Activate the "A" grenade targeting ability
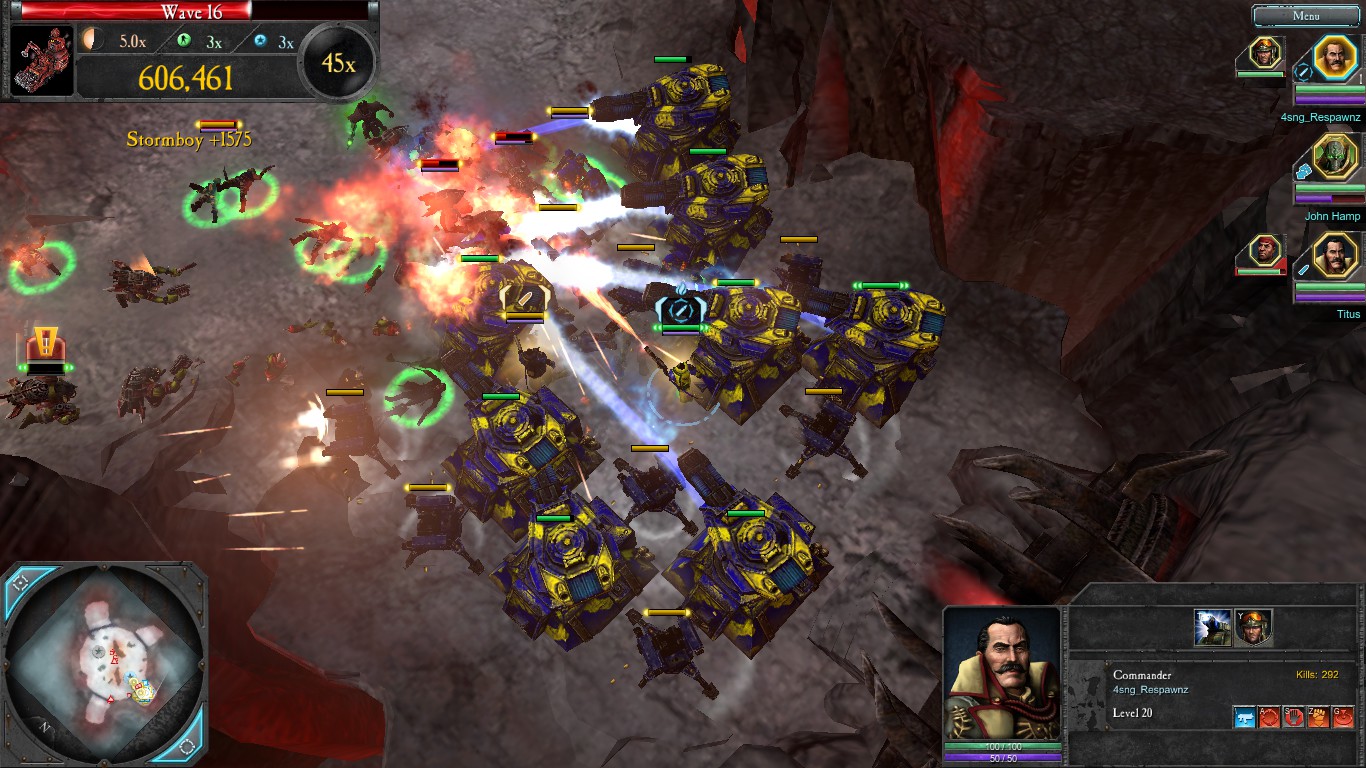 pyautogui.click(x=1268, y=716)
